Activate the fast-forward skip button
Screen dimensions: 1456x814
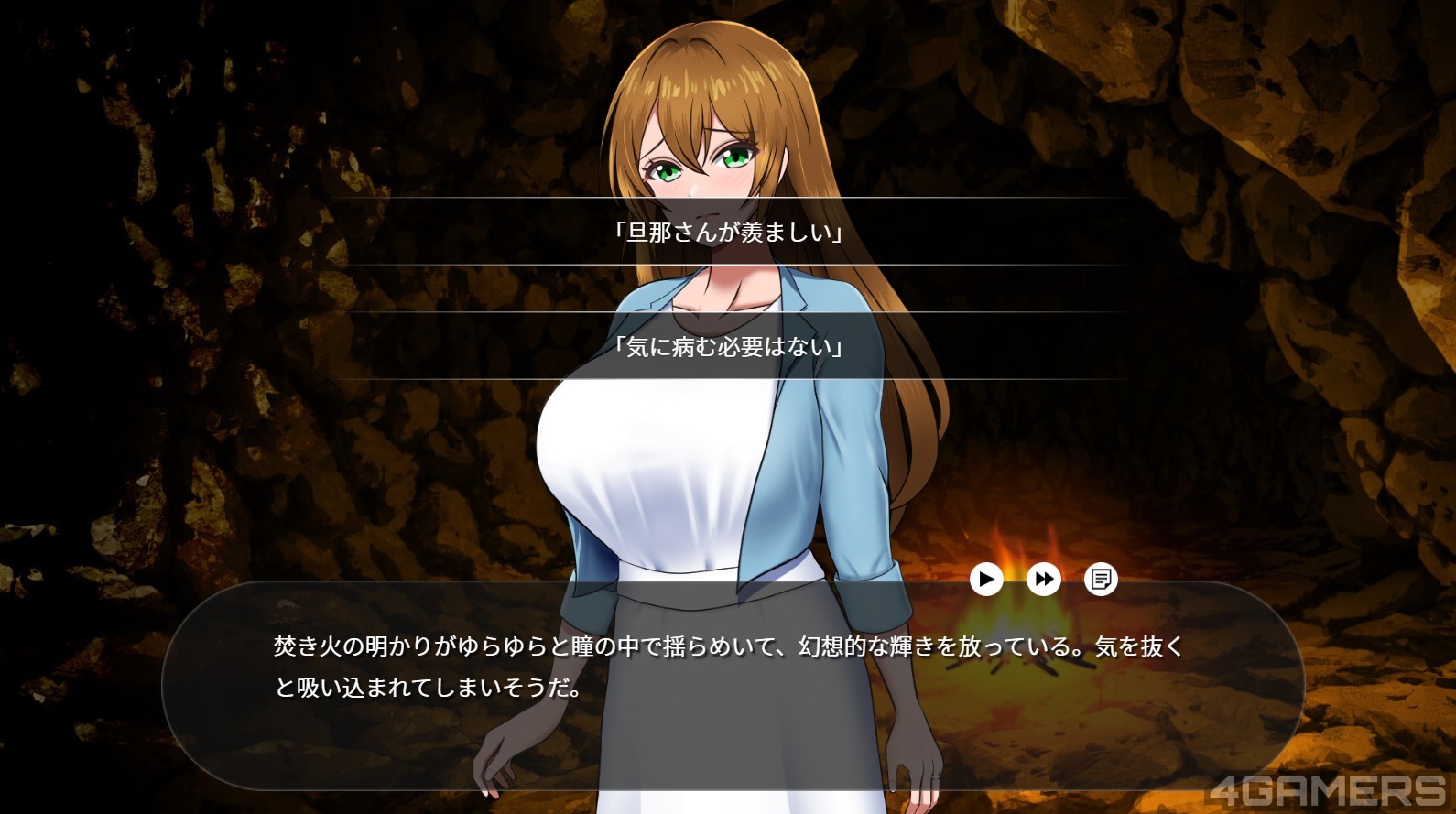coord(1043,579)
